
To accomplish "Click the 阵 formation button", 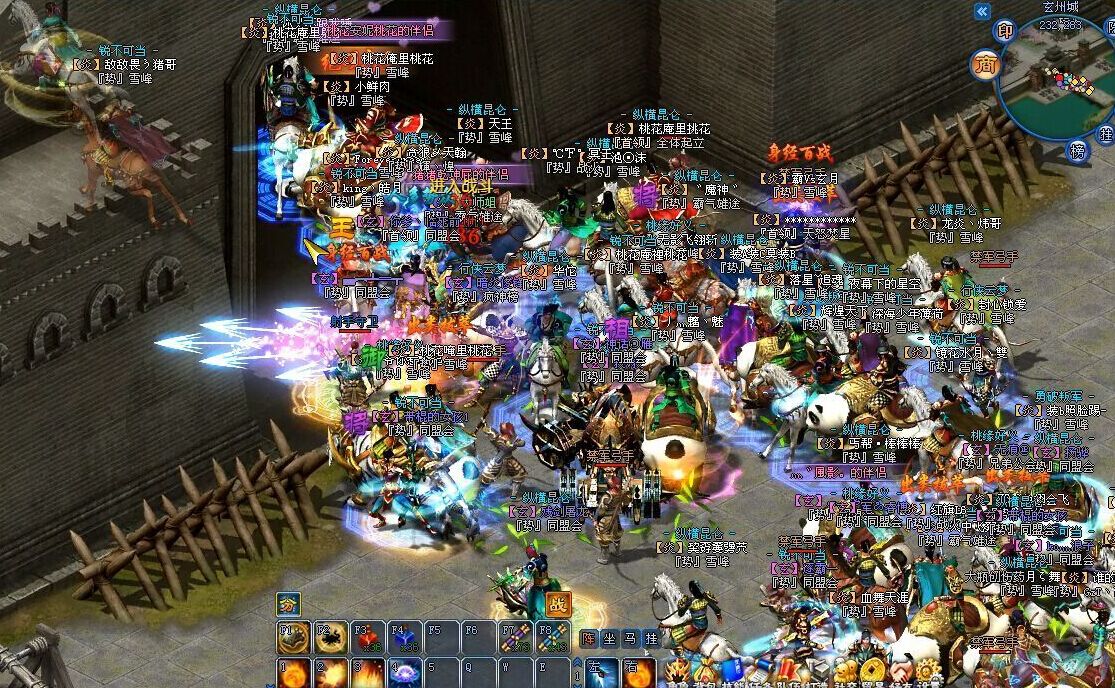I will pos(589,637).
